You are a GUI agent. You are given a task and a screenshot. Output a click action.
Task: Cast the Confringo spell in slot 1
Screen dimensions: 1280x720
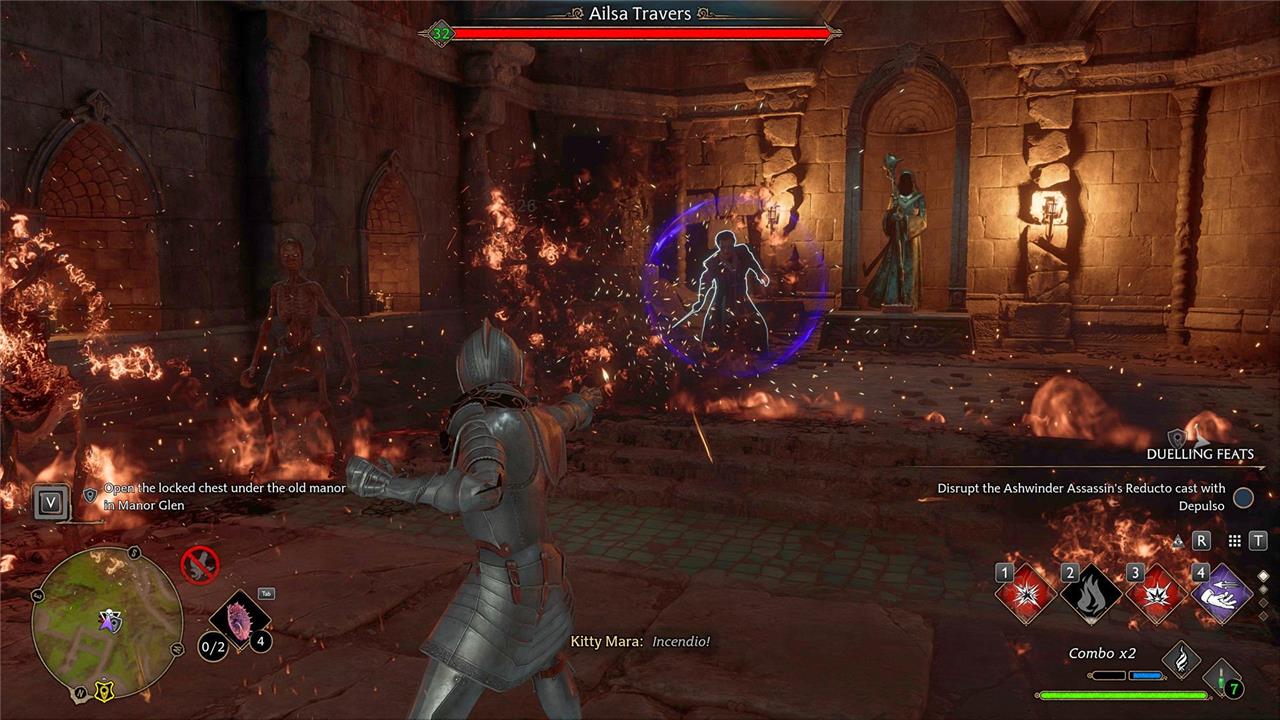coord(1026,594)
